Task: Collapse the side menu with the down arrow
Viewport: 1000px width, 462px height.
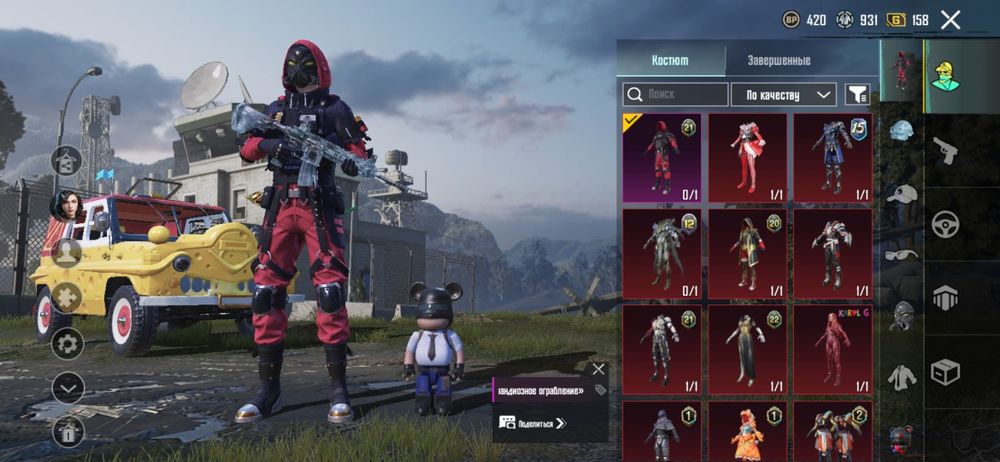Action: tap(68, 386)
